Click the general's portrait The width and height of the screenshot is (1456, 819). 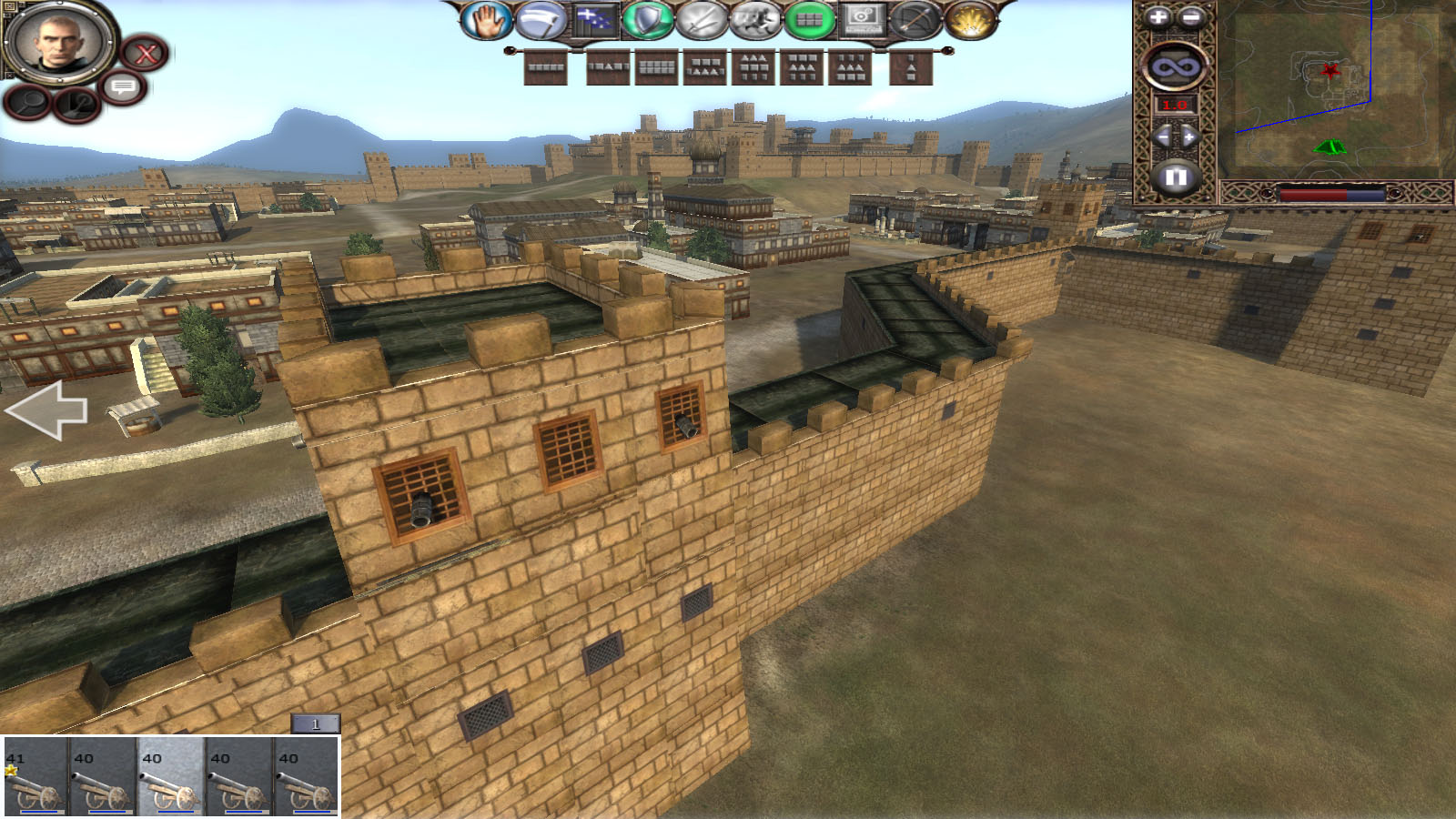[58, 41]
